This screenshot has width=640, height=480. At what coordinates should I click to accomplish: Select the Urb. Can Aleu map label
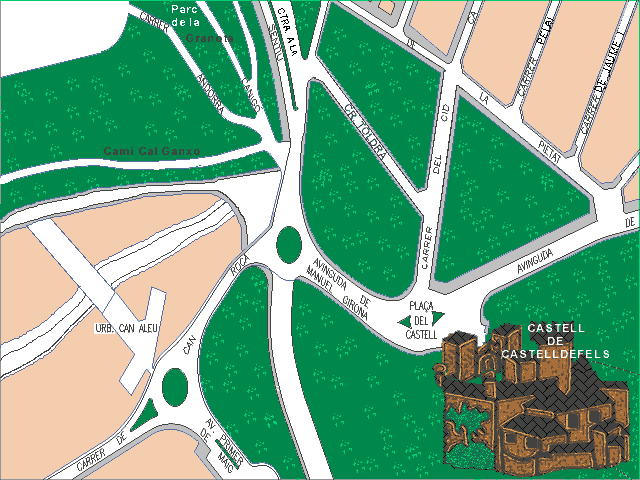point(128,328)
